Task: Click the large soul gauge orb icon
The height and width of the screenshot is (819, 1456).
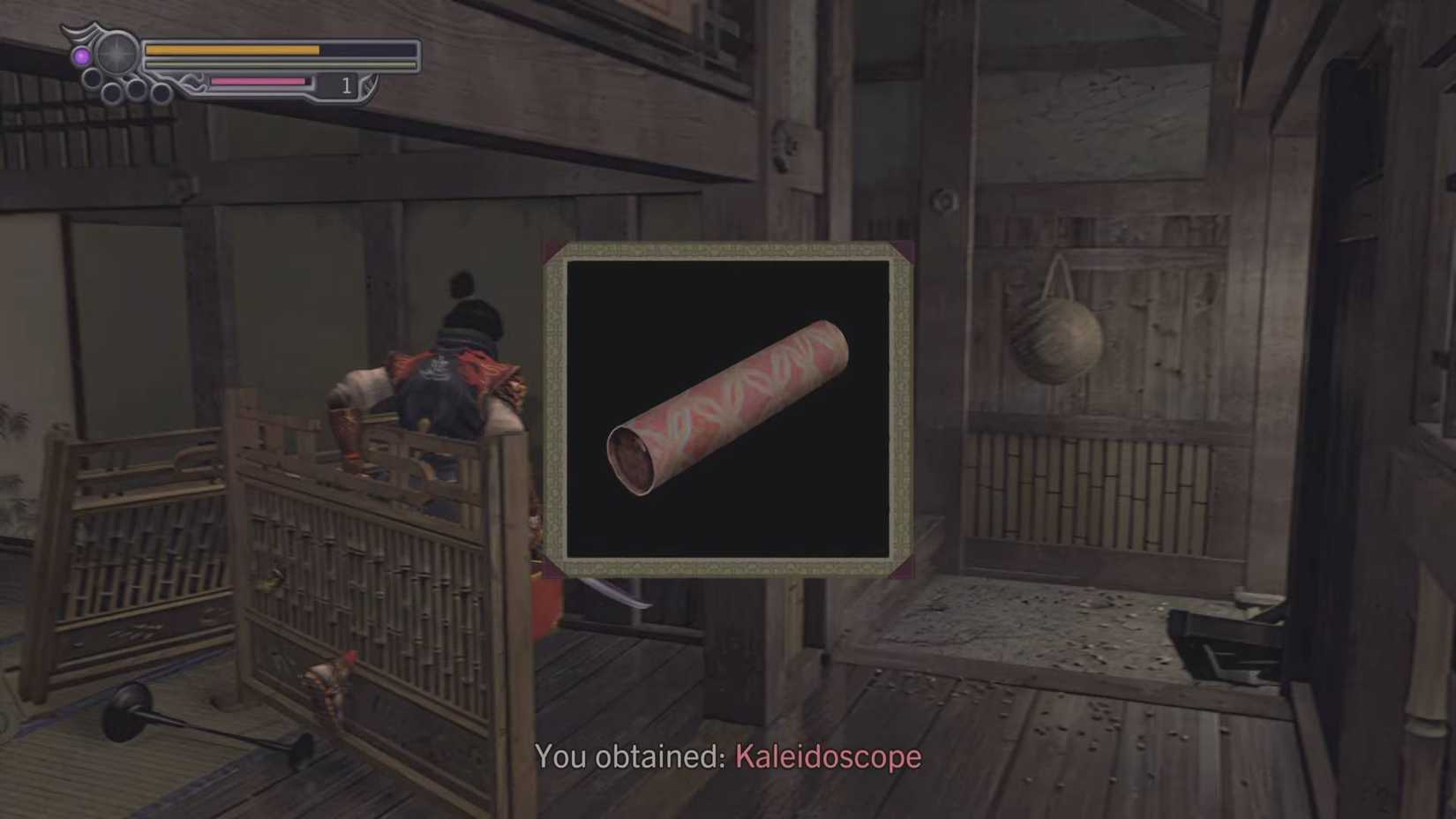Action: (x=116, y=53)
